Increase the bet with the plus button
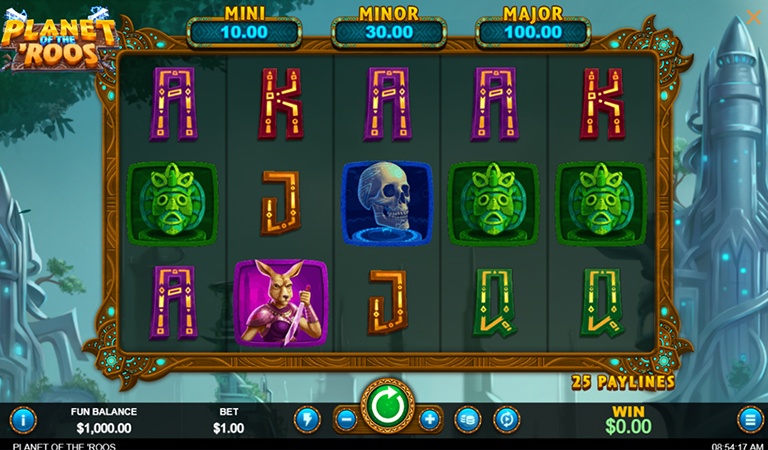The width and height of the screenshot is (768, 450). [429, 419]
